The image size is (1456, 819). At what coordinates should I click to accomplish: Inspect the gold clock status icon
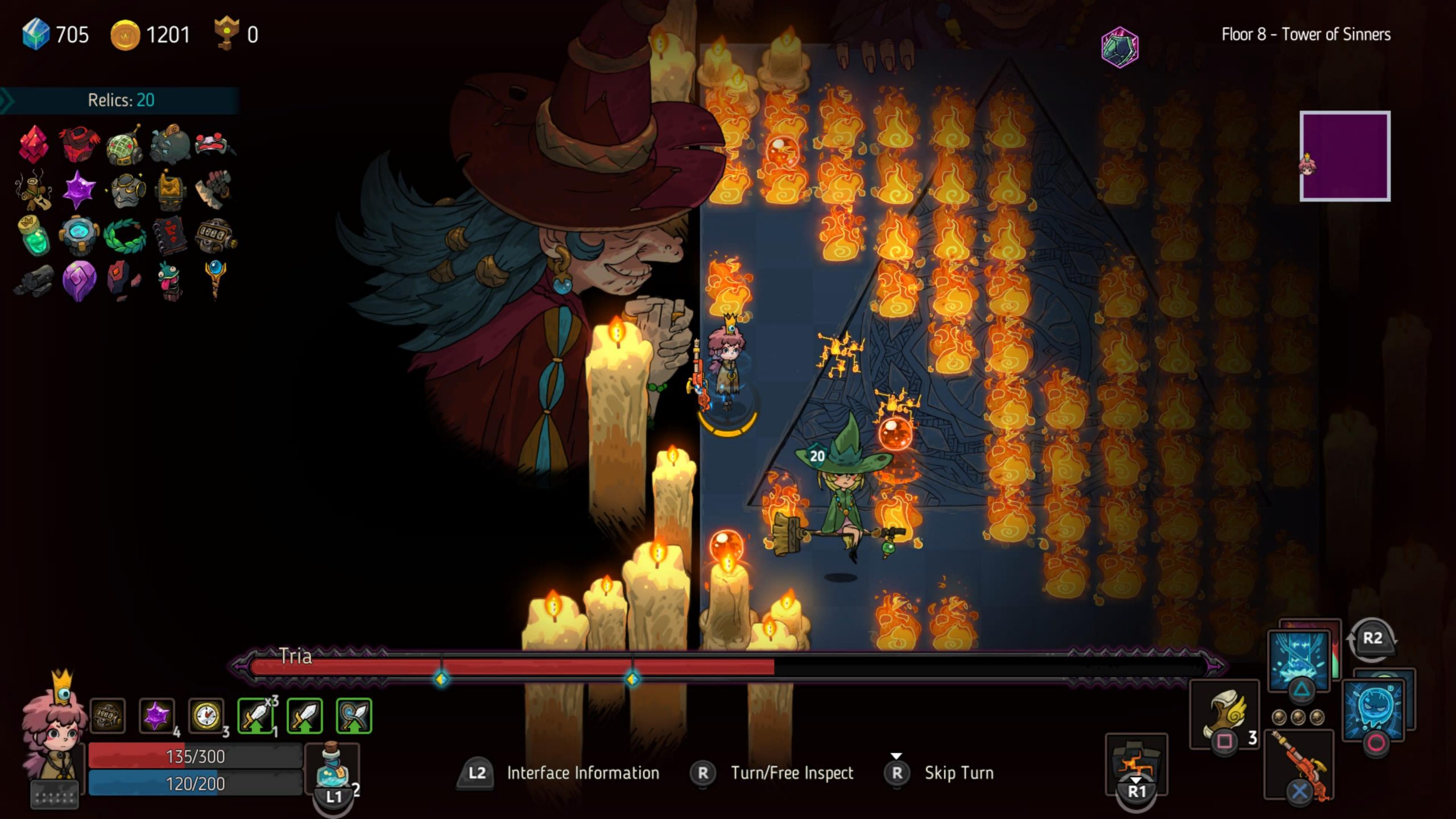(206, 715)
